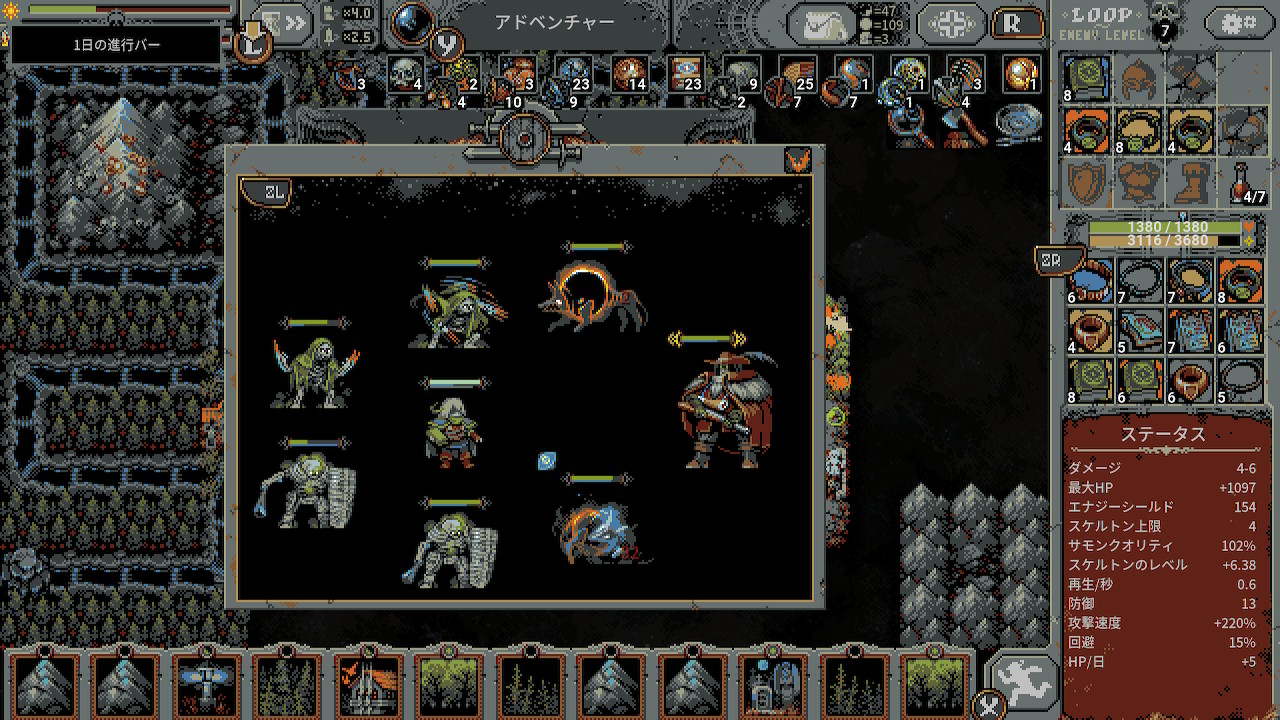This screenshot has width=1280, height=720.
Task: Click the running-figure retreat button
Action: point(1022,681)
